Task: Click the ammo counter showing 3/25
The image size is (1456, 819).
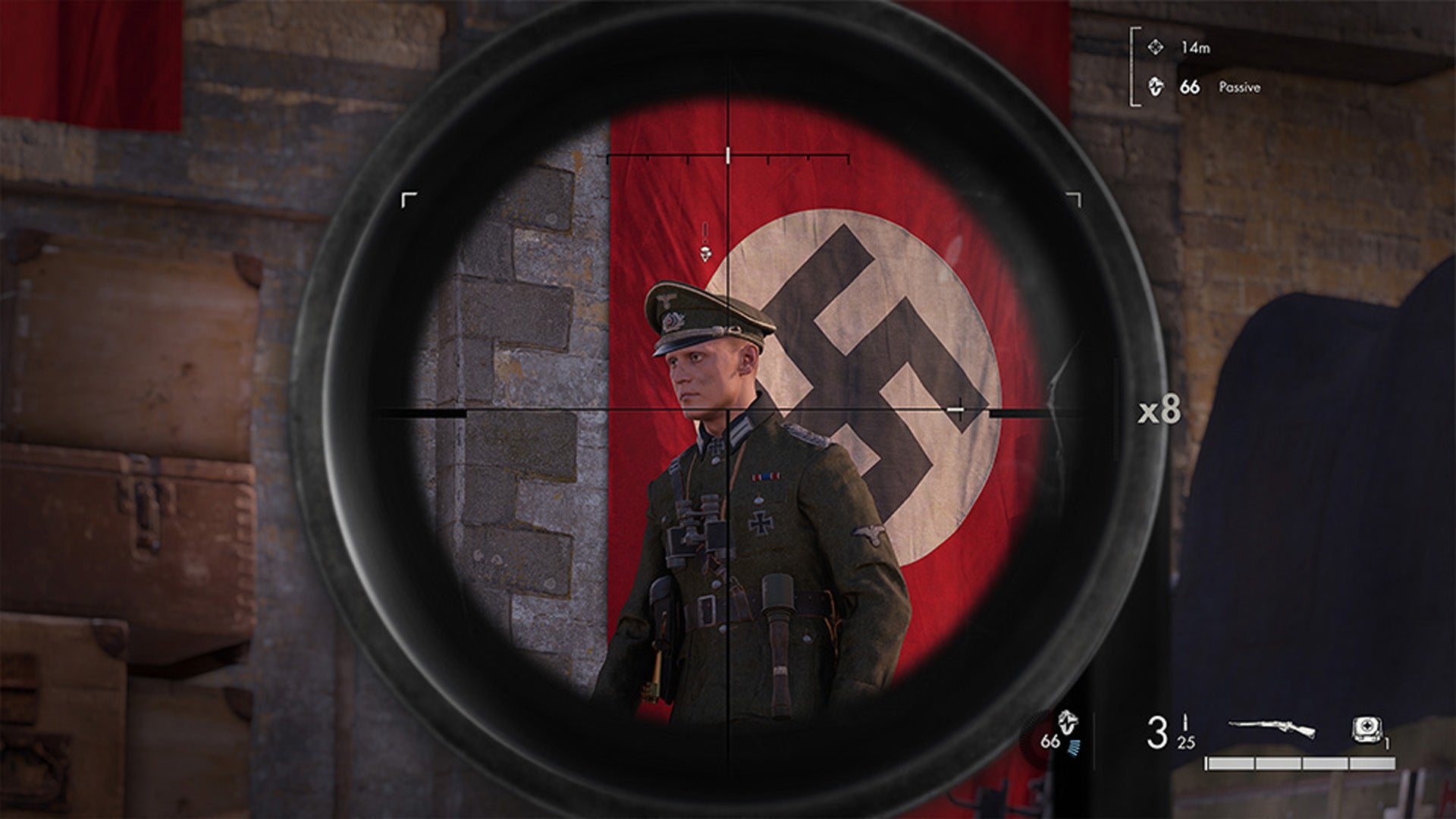Action: [x=1171, y=733]
